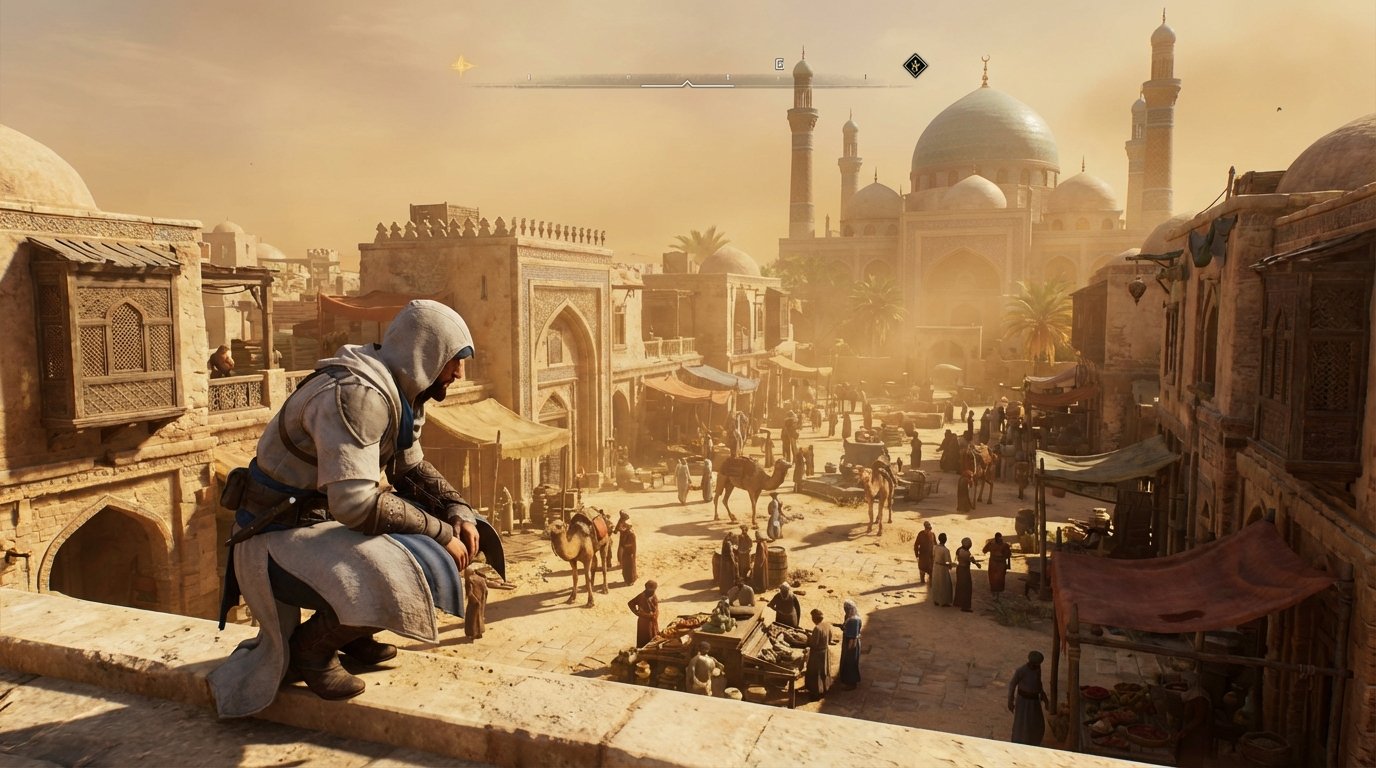Select the tall minaret left of the mosque
Viewport: 1376px width, 768px height.
[800, 150]
